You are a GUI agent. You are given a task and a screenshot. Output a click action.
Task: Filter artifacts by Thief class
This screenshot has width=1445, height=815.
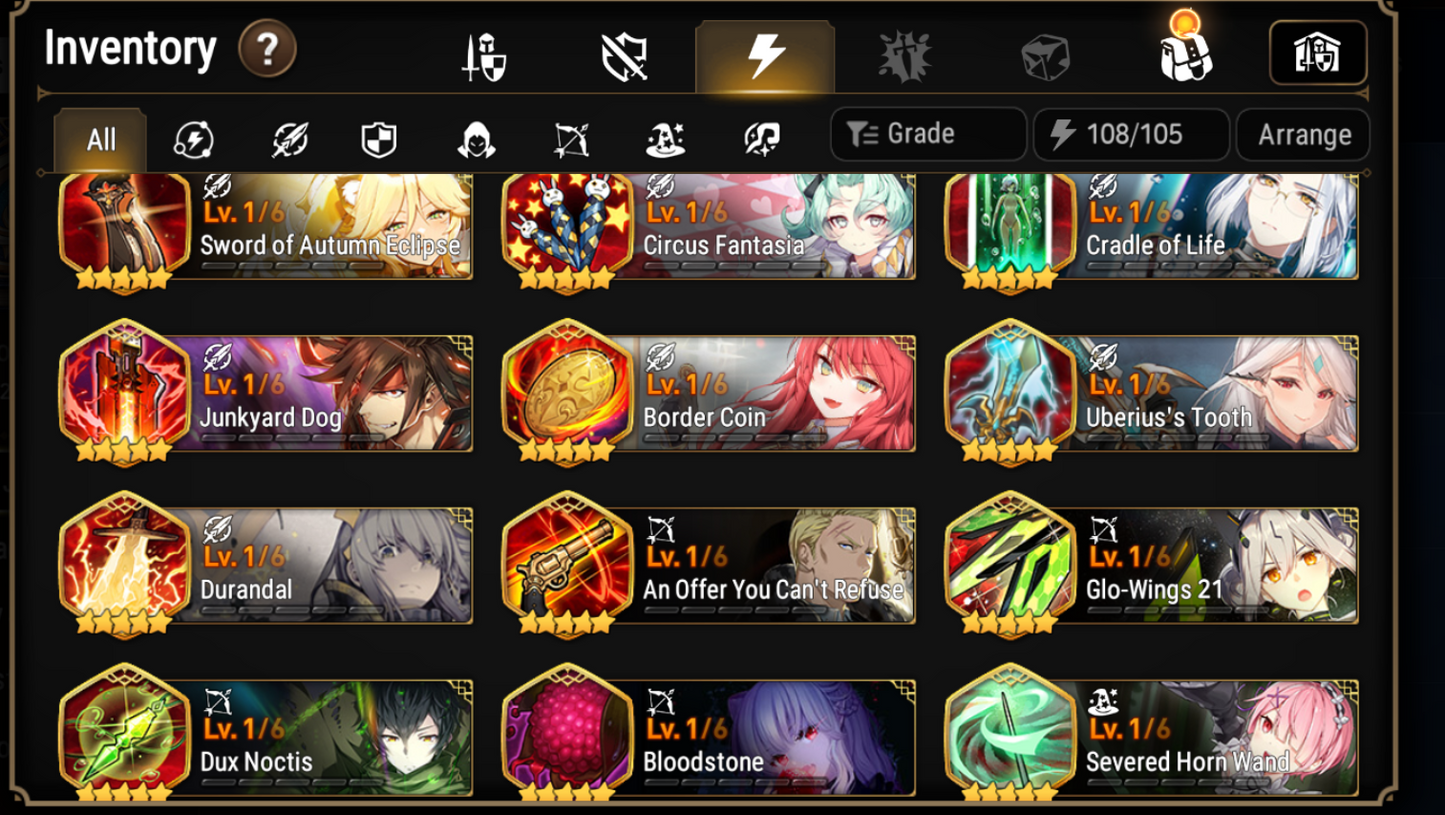(x=477, y=140)
